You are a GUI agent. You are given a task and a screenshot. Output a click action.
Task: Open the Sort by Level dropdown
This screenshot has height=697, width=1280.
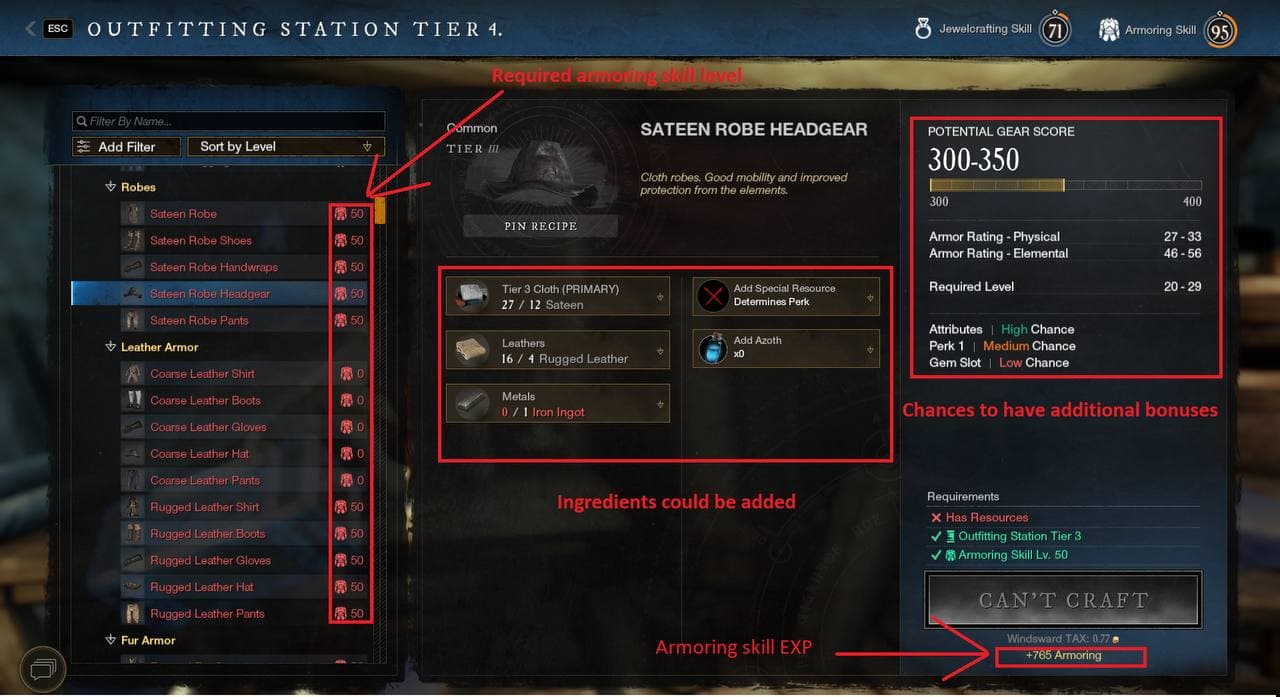click(x=285, y=147)
